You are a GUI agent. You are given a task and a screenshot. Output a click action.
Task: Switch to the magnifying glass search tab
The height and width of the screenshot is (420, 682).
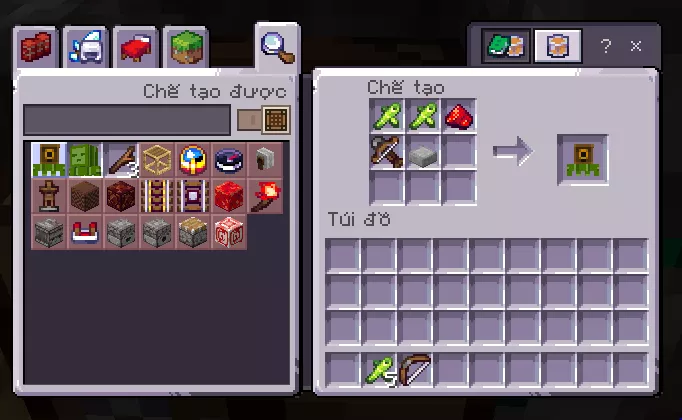274,46
